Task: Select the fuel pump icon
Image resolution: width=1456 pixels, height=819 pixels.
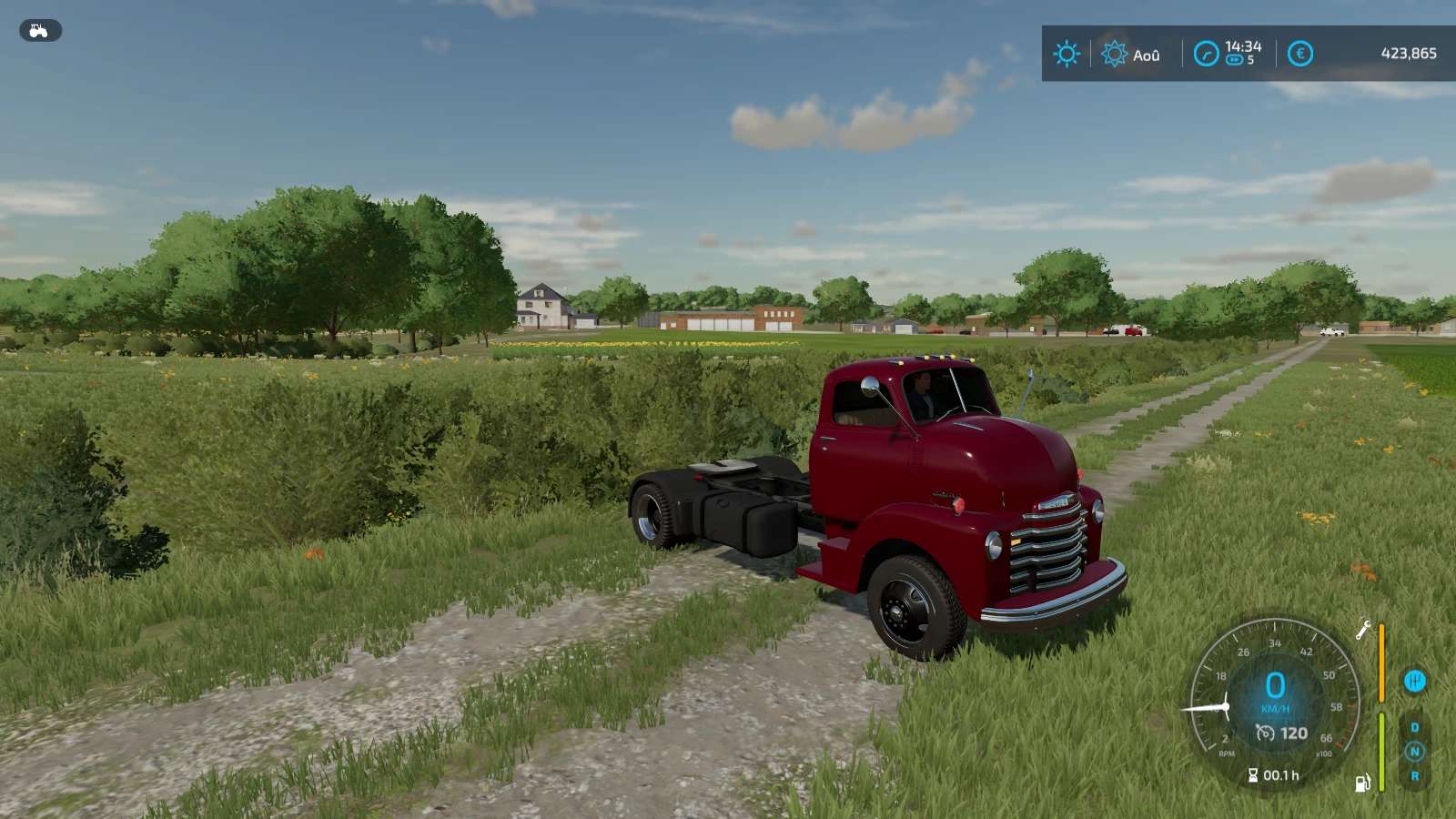Action: pyautogui.click(x=1362, y=783)
